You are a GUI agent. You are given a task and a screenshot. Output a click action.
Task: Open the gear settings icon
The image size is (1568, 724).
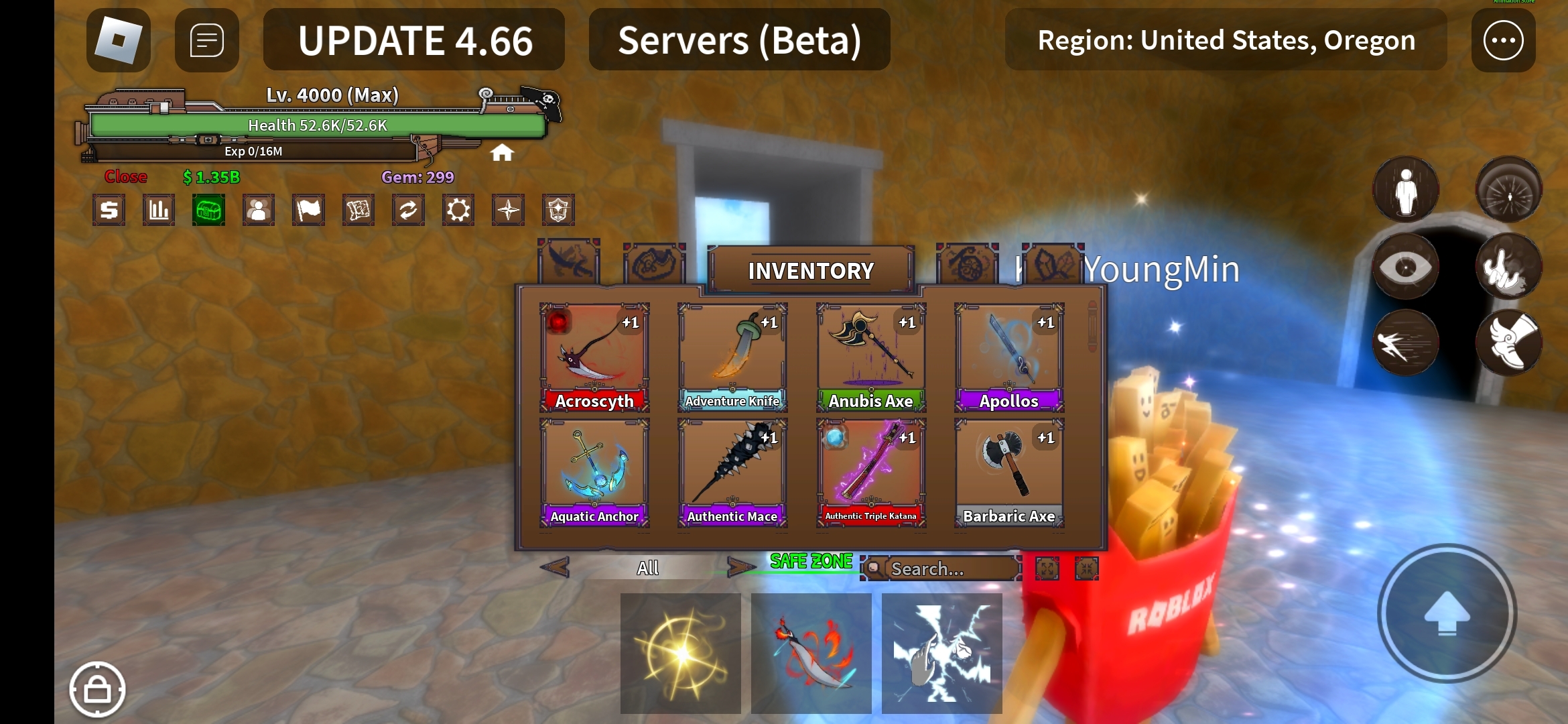point(458,210)
